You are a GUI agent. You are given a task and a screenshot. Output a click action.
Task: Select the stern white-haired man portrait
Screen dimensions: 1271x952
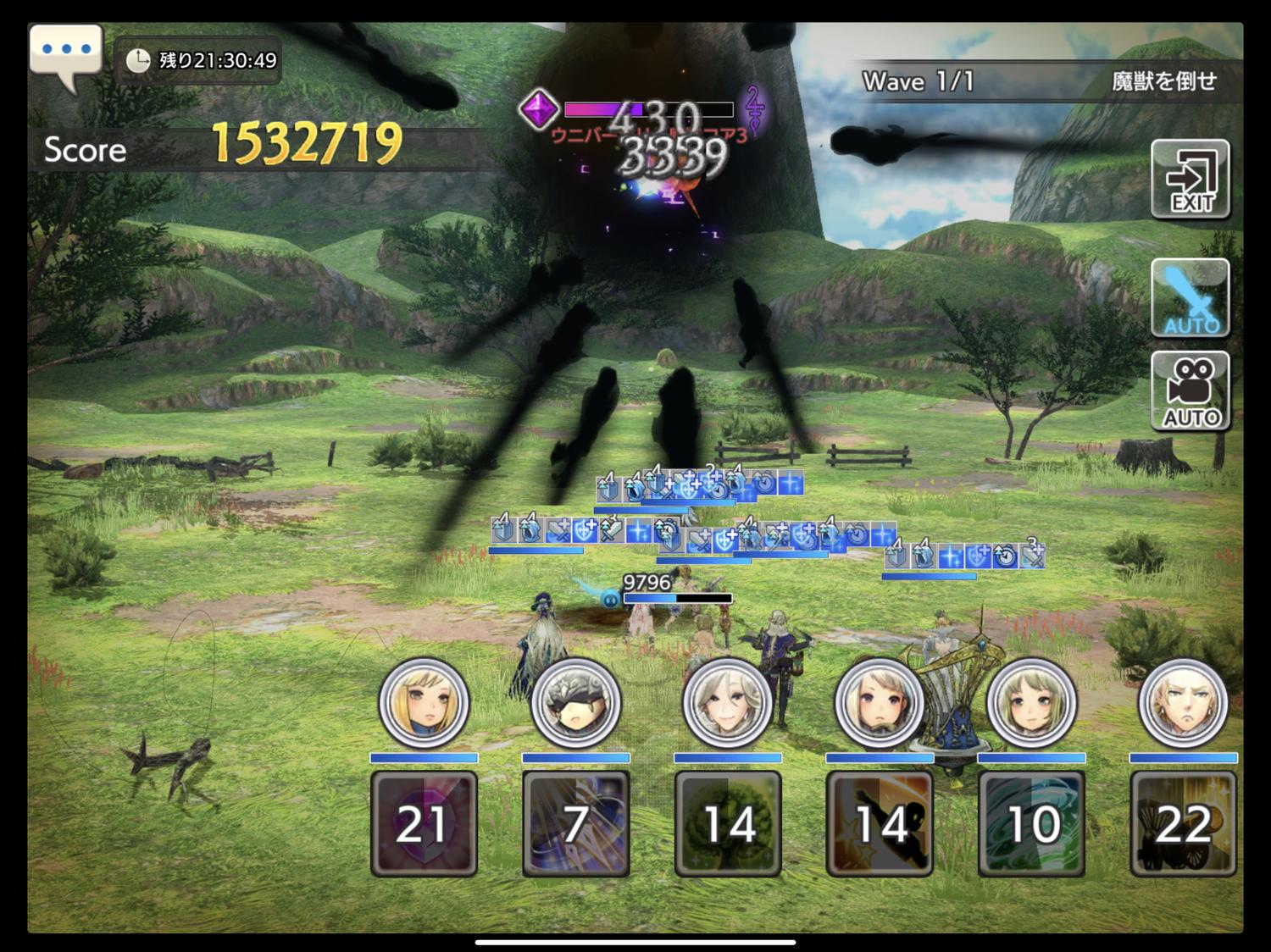(1183, 703)
